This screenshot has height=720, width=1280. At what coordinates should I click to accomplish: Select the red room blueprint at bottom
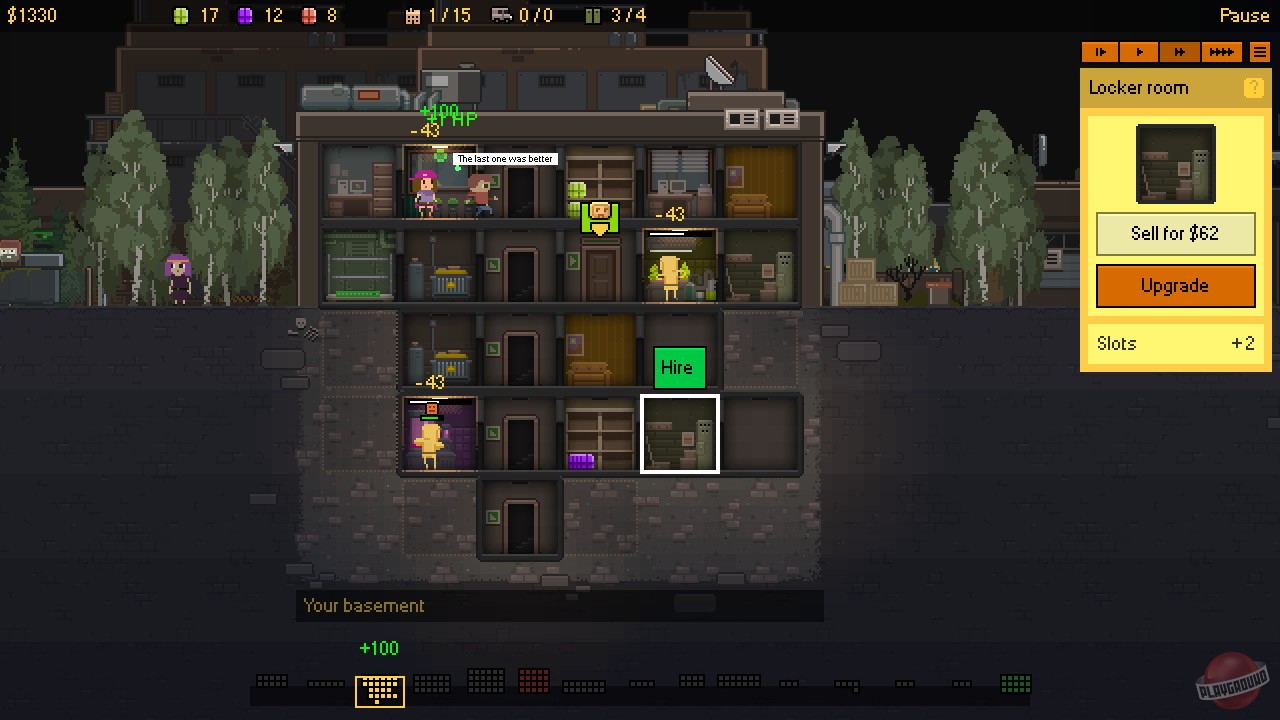[x=533, y=682]
